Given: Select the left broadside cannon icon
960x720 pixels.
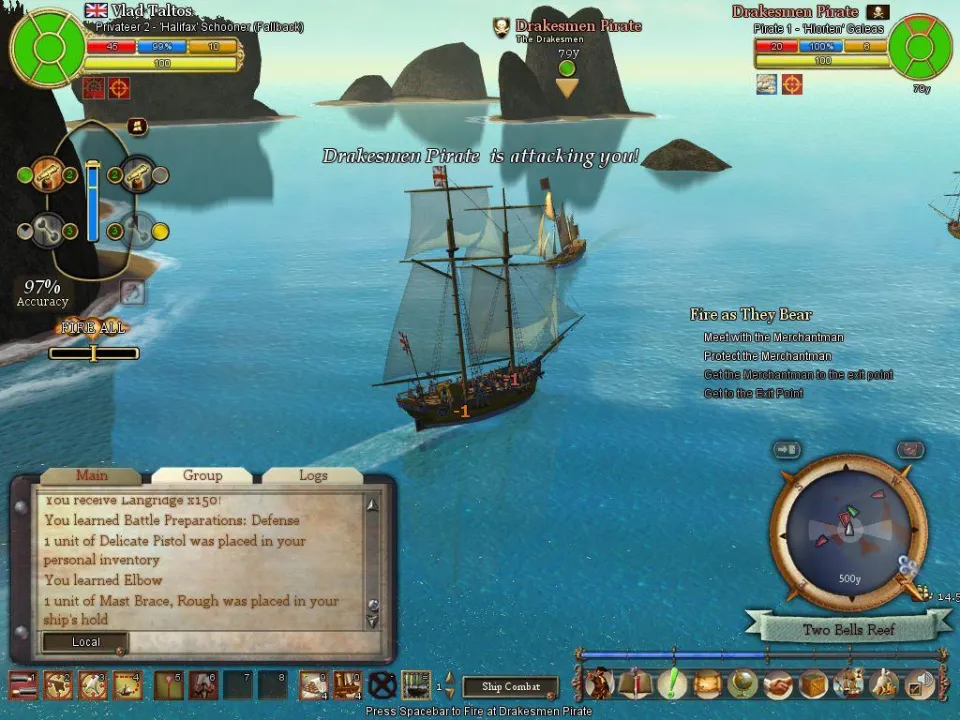Looking at the screenshot, I should point(47,176).
